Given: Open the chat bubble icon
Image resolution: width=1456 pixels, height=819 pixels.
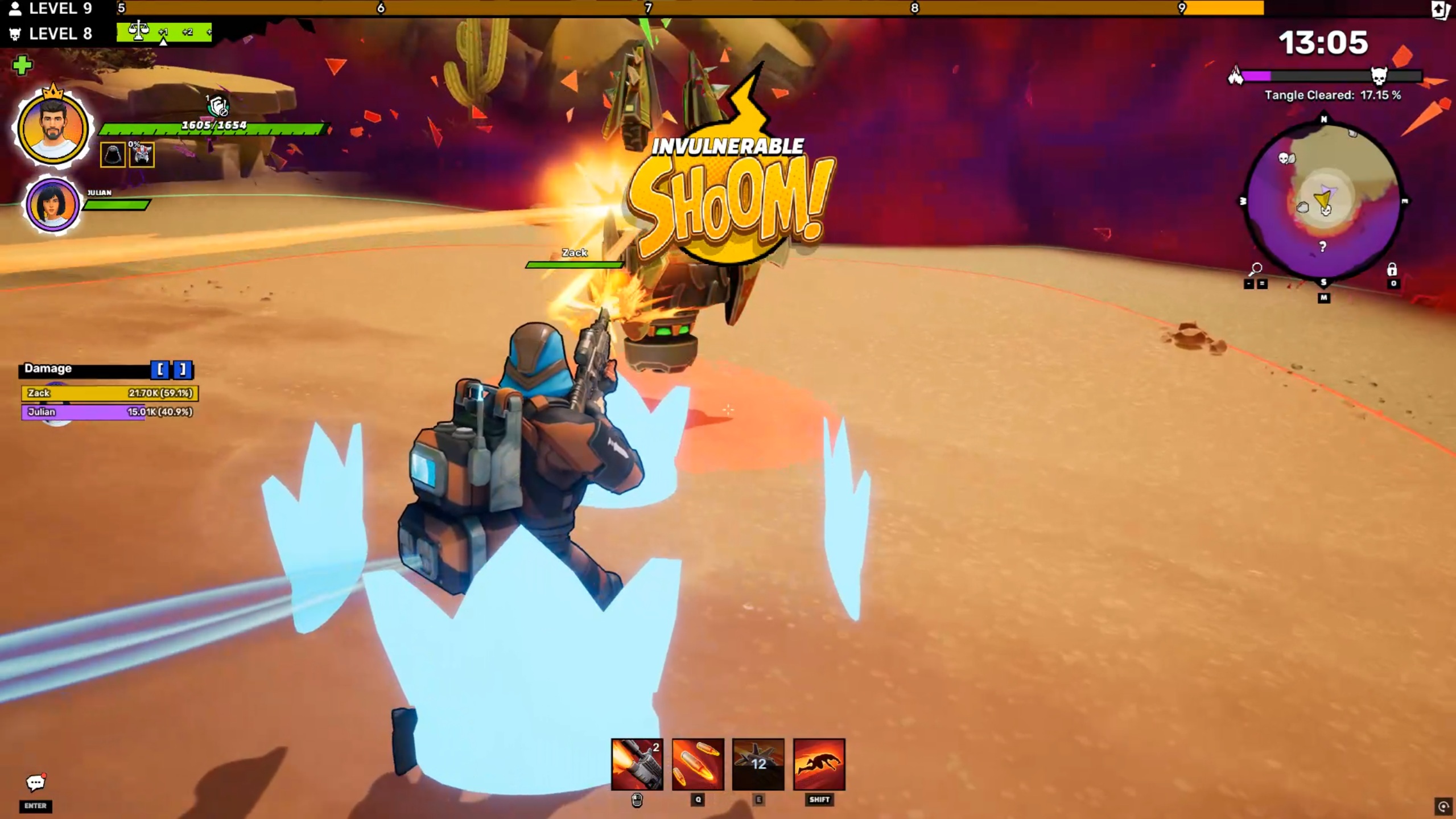Looking at the screenshot, I should (35, 783).
